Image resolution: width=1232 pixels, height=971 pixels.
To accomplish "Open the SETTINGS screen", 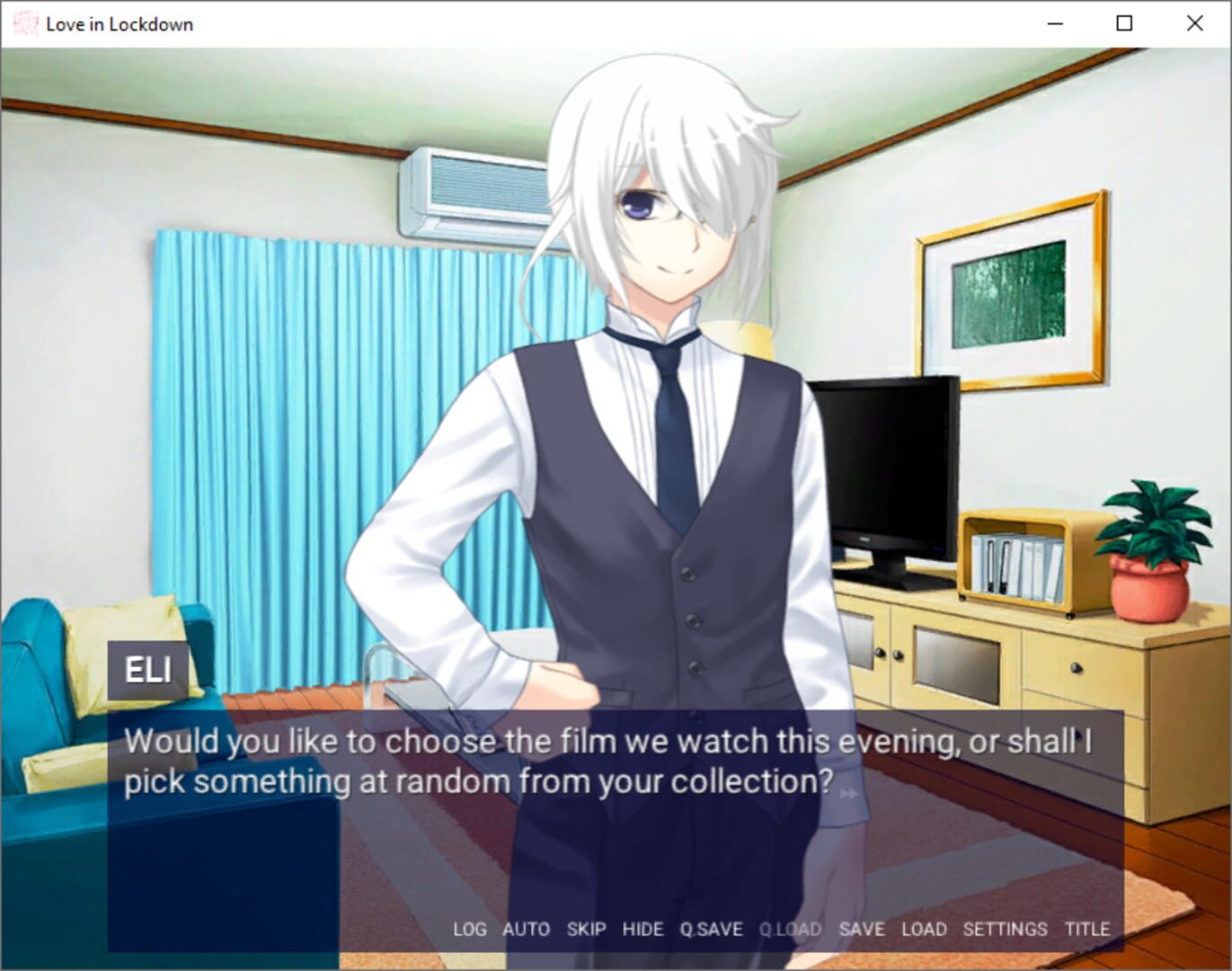I will point(1004,929).
